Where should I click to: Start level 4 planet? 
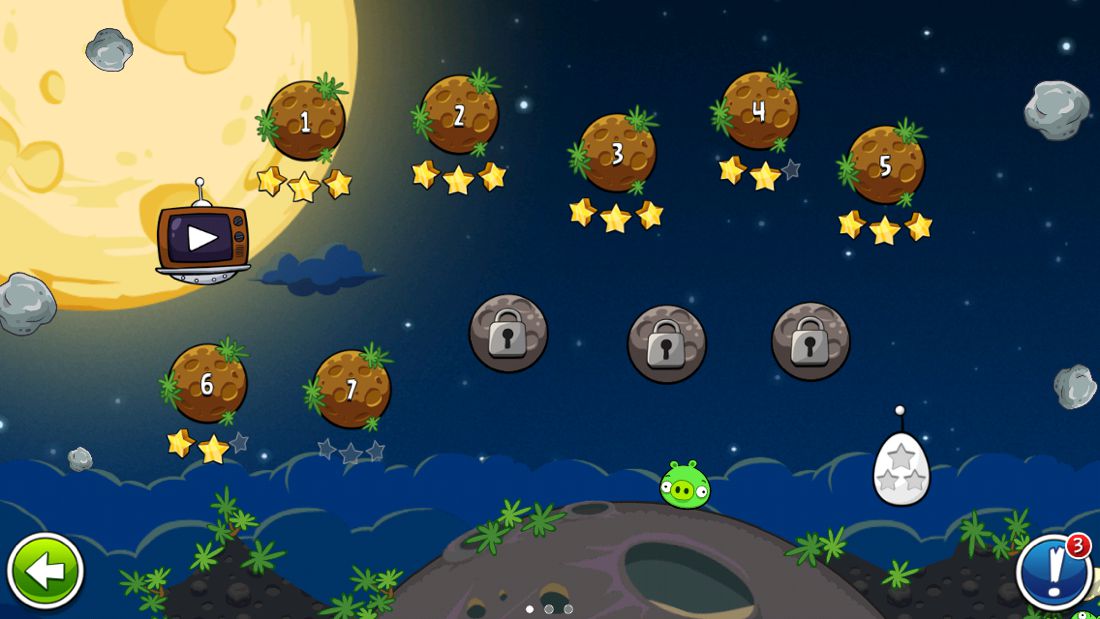point(759,111)
